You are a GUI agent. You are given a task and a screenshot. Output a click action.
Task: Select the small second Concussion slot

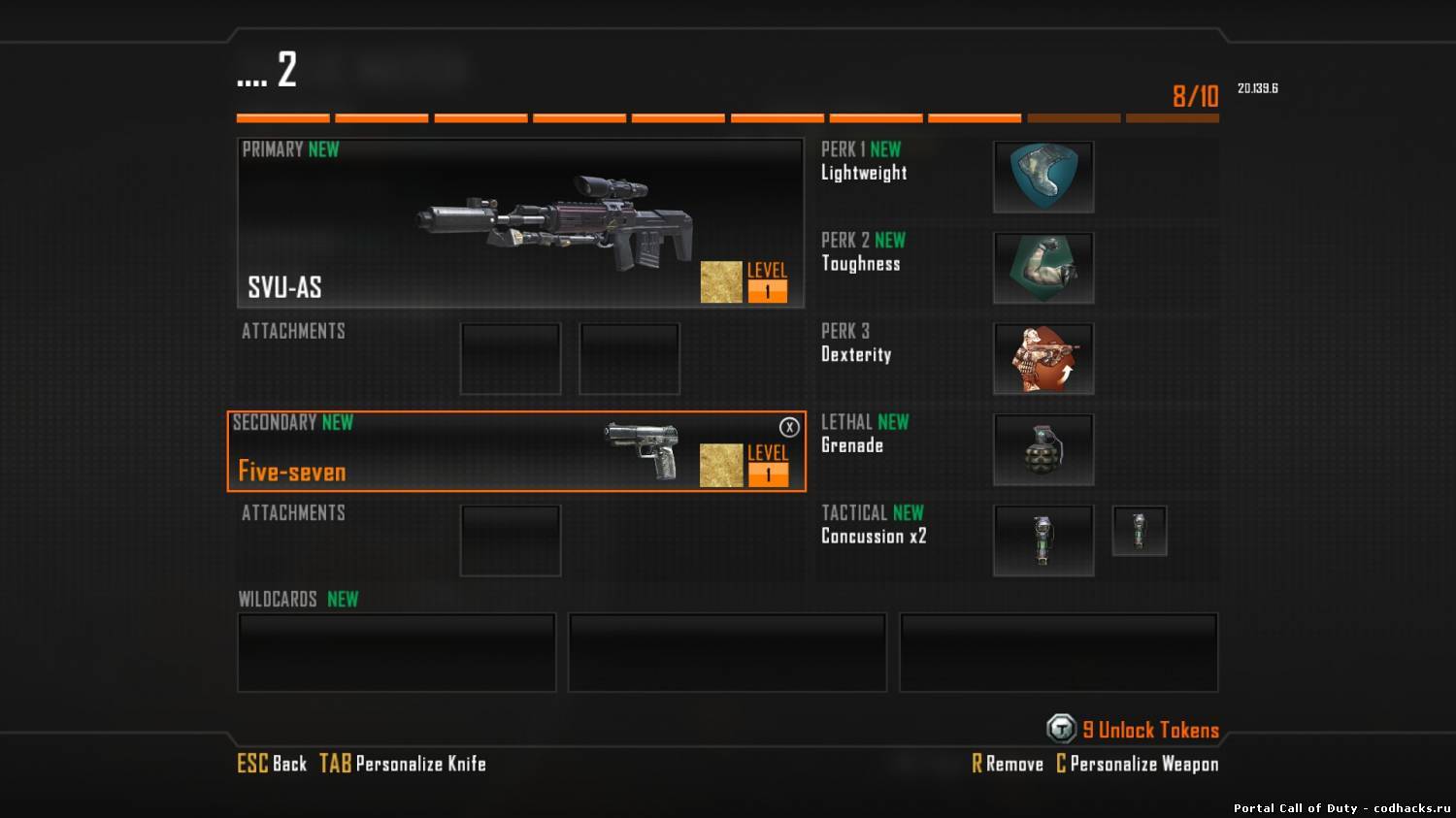(1139, 531)
